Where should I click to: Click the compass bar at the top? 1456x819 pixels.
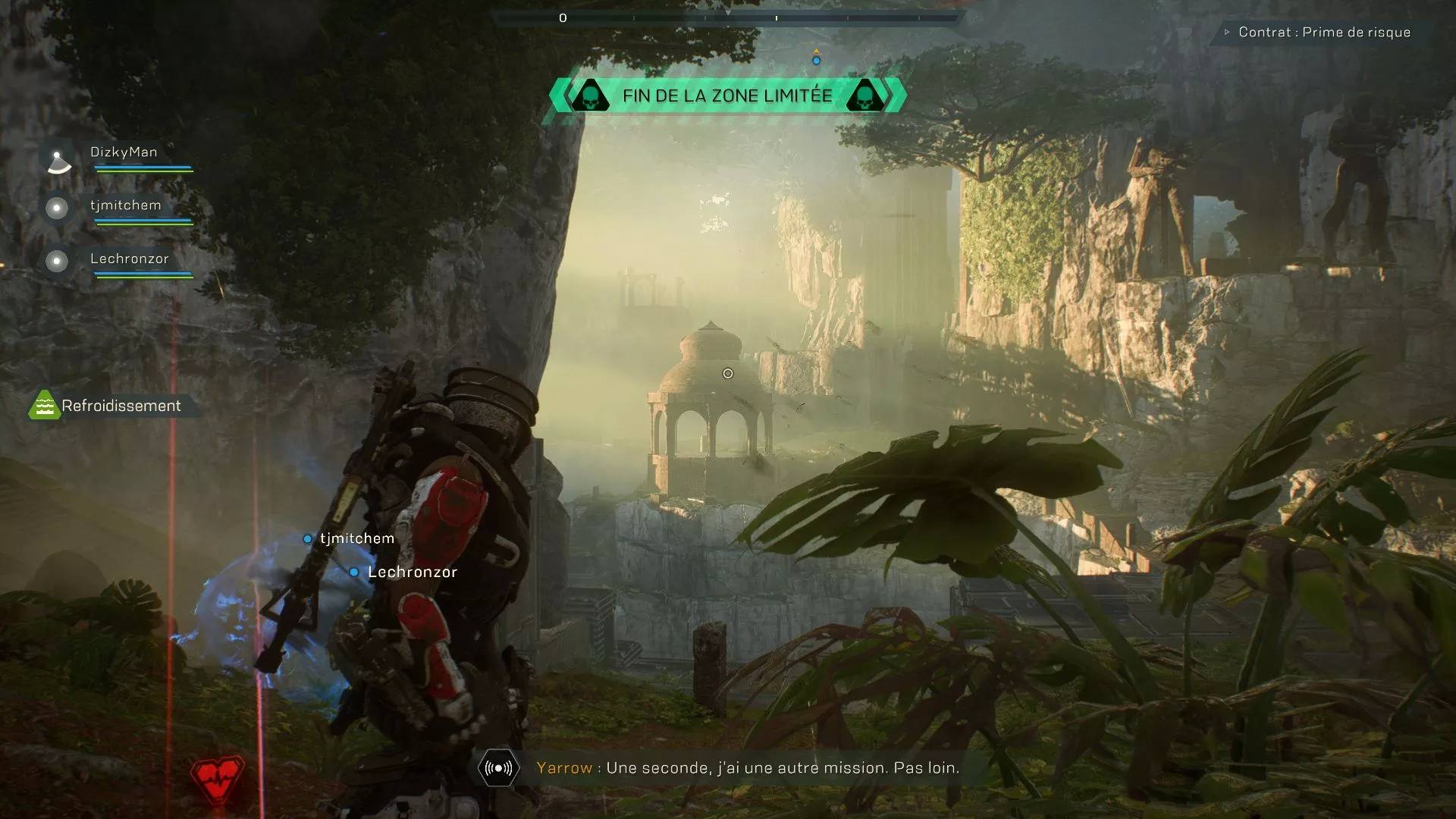point(728,17)
